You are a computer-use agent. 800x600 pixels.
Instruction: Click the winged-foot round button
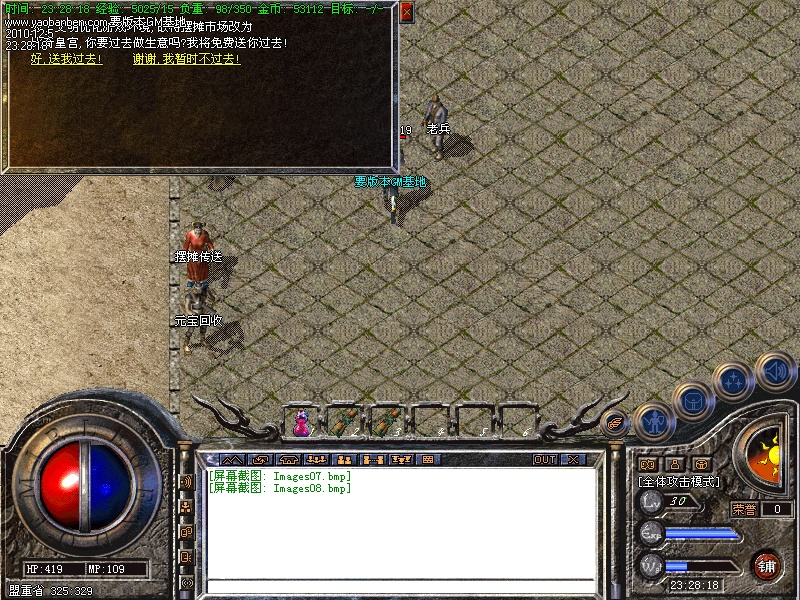pyautogui.click(x=616, y=424)
